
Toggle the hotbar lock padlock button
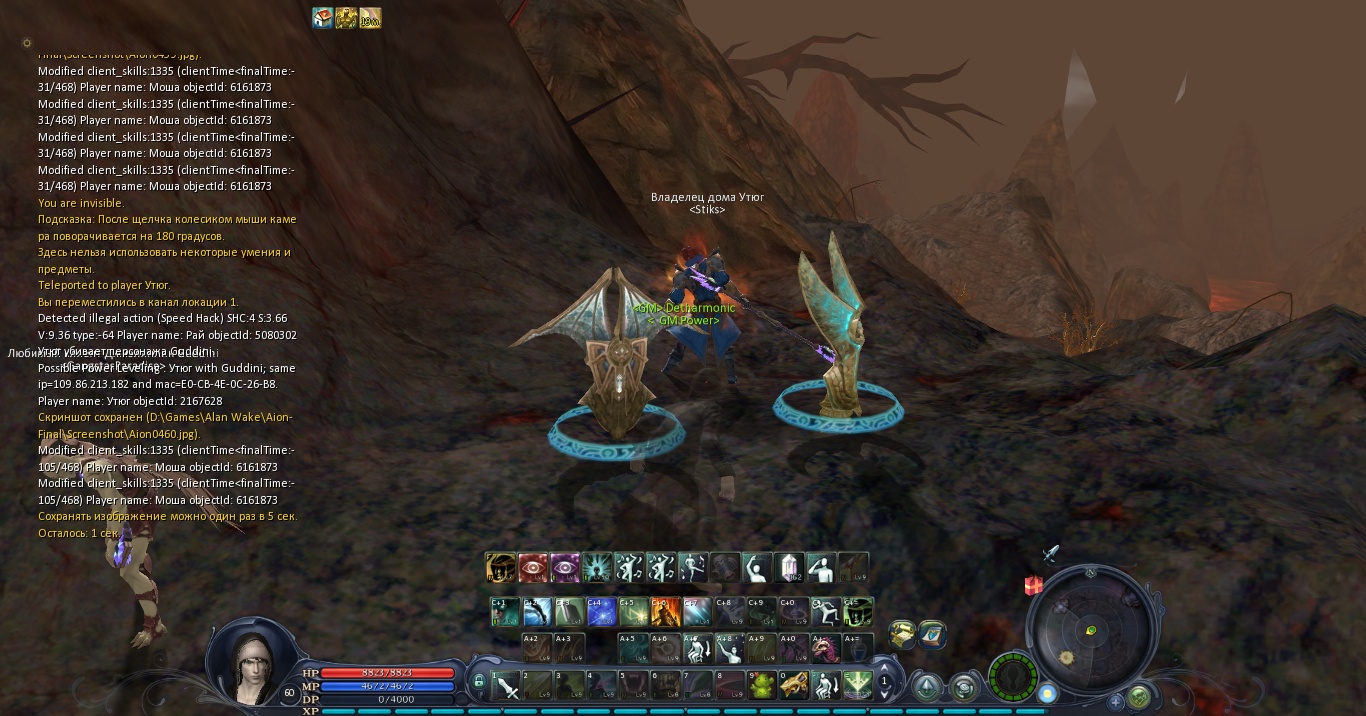pos(479,682)
